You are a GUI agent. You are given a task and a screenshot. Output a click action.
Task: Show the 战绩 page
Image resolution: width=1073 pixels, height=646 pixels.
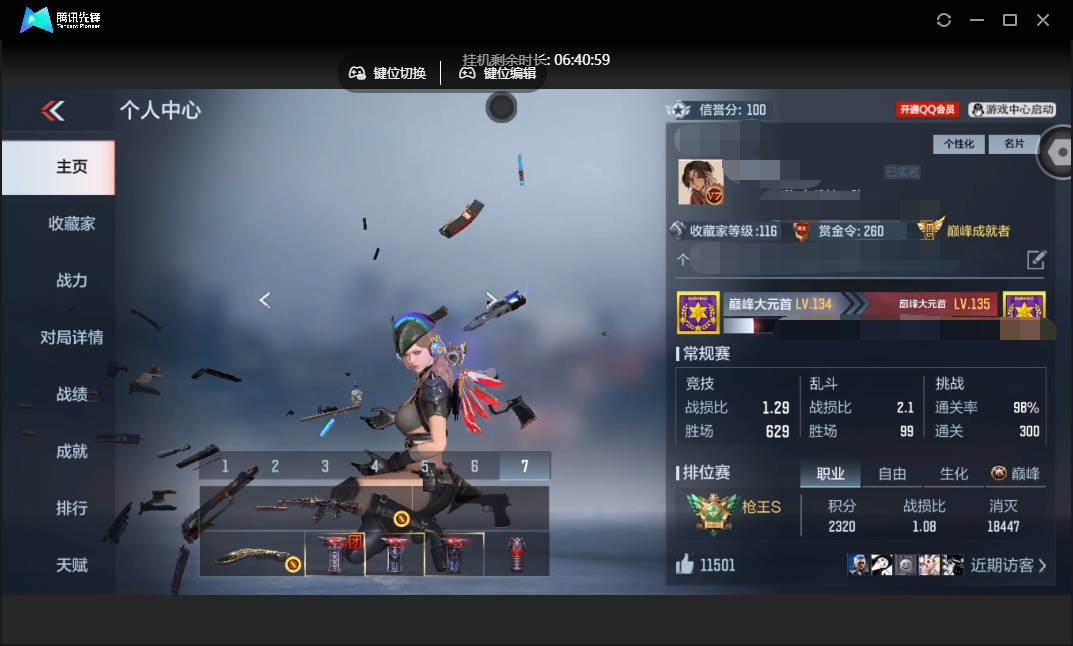[x=71, y=394]
